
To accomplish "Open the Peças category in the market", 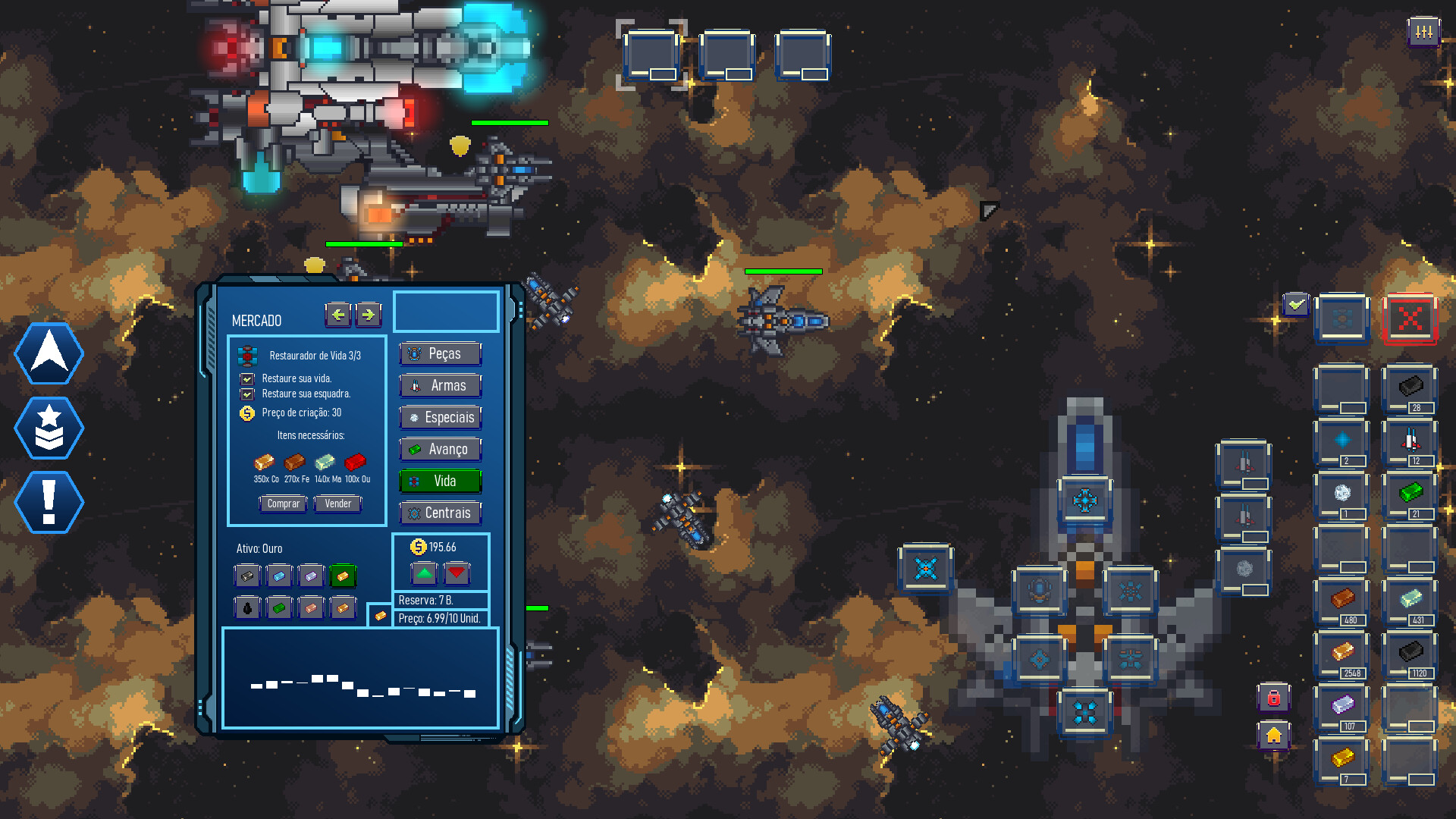I will tap(440, 353).
